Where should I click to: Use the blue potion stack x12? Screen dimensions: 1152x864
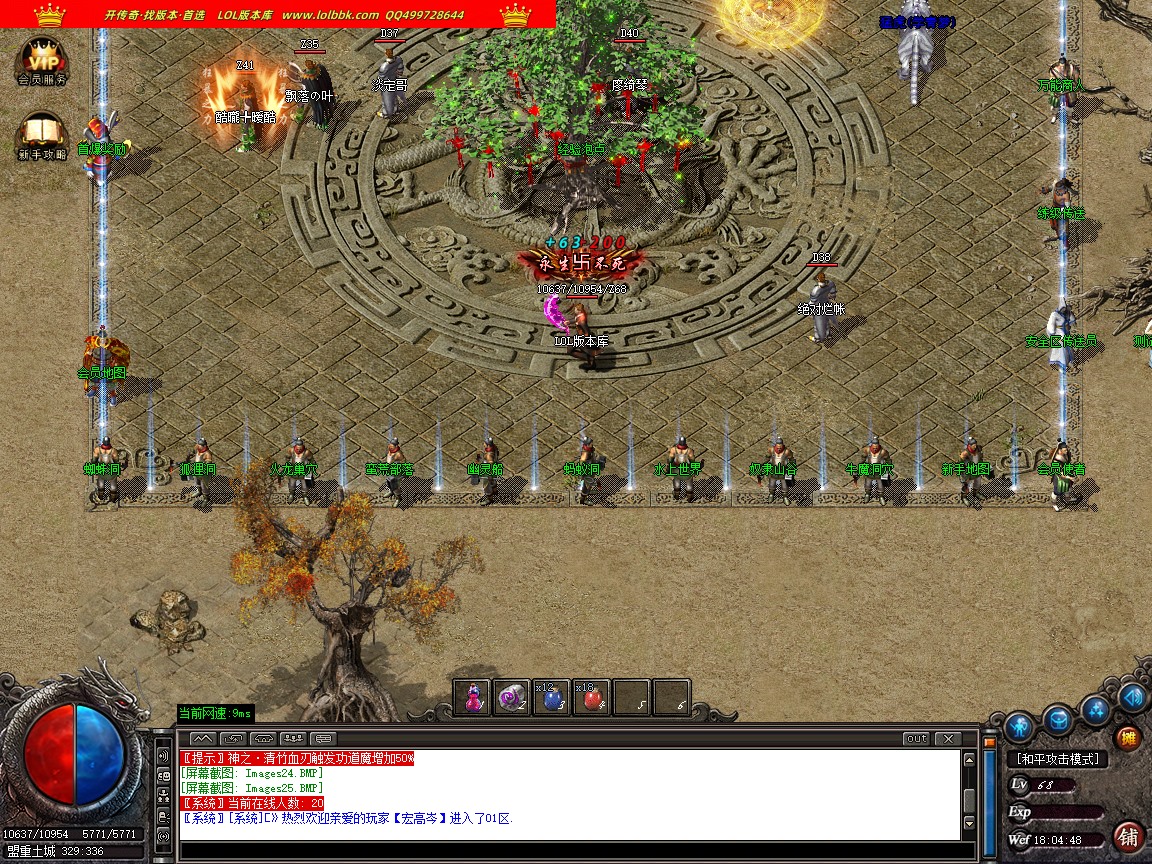[x=553, y=698]
